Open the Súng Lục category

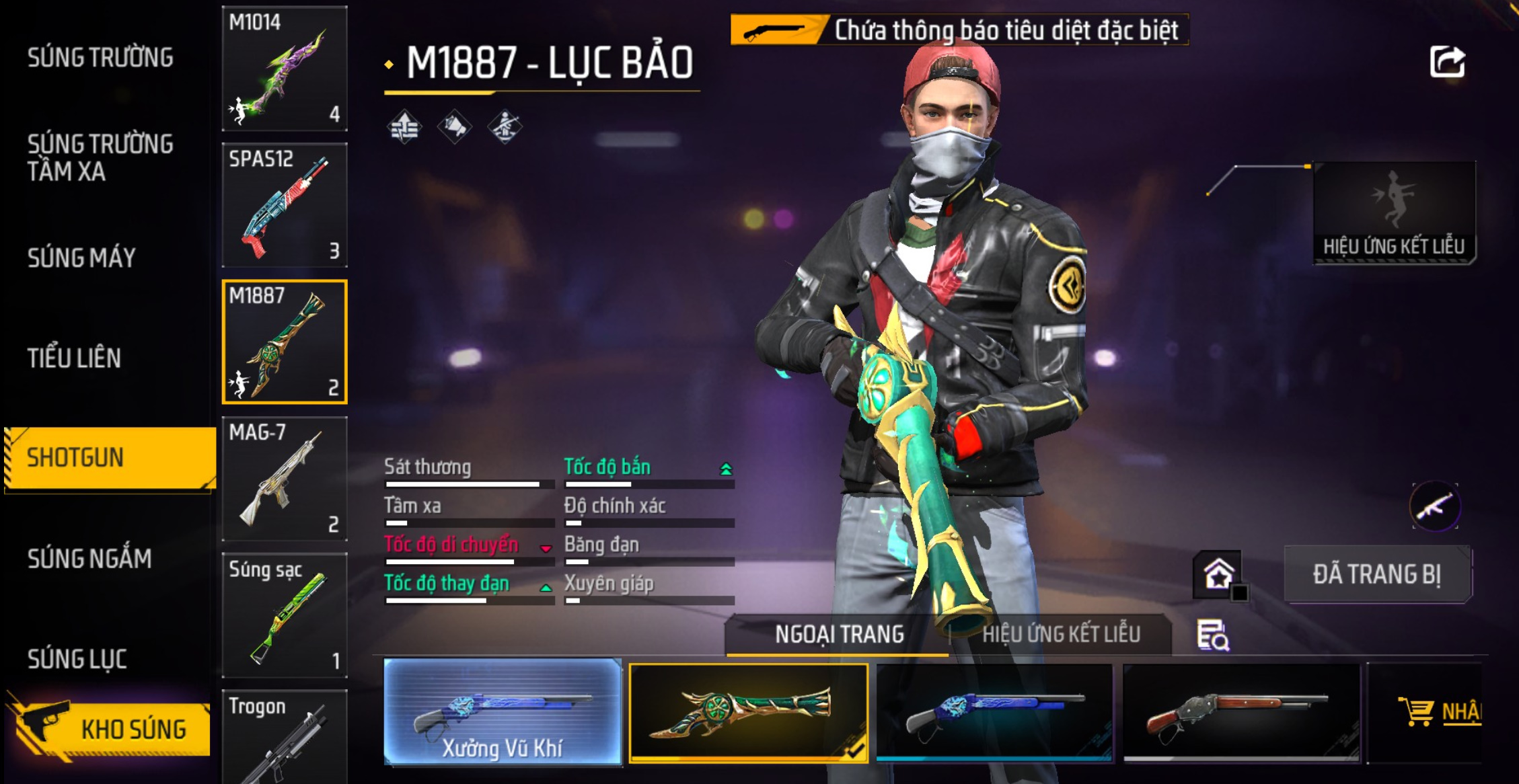click(x=77, y=659)
